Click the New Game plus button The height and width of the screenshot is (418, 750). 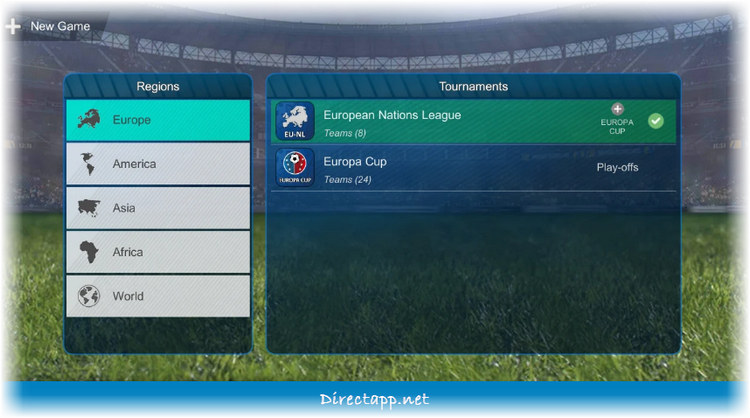tap(13, 26)
